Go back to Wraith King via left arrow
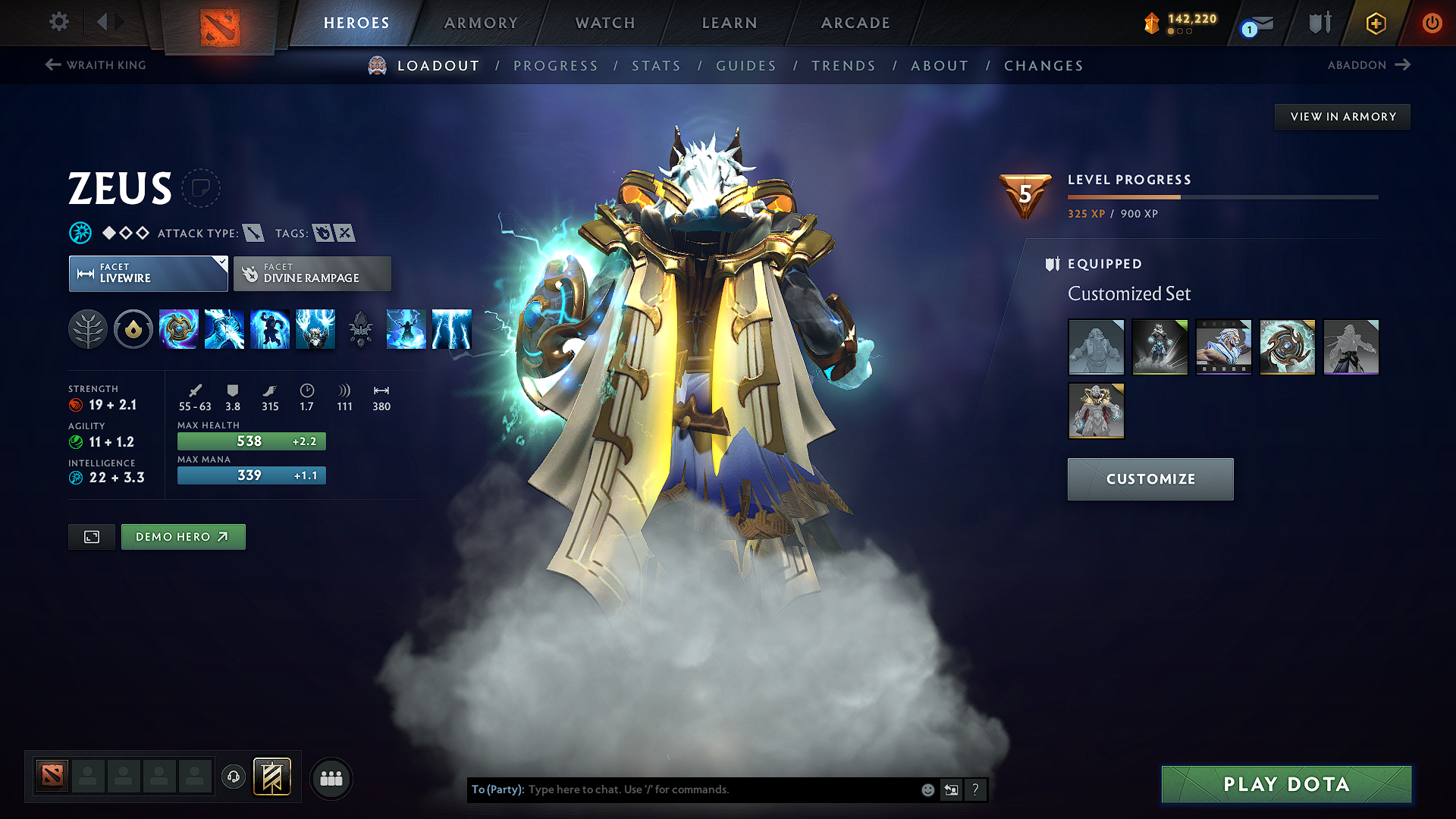1456x819 pixels. [x=52, y=64]
